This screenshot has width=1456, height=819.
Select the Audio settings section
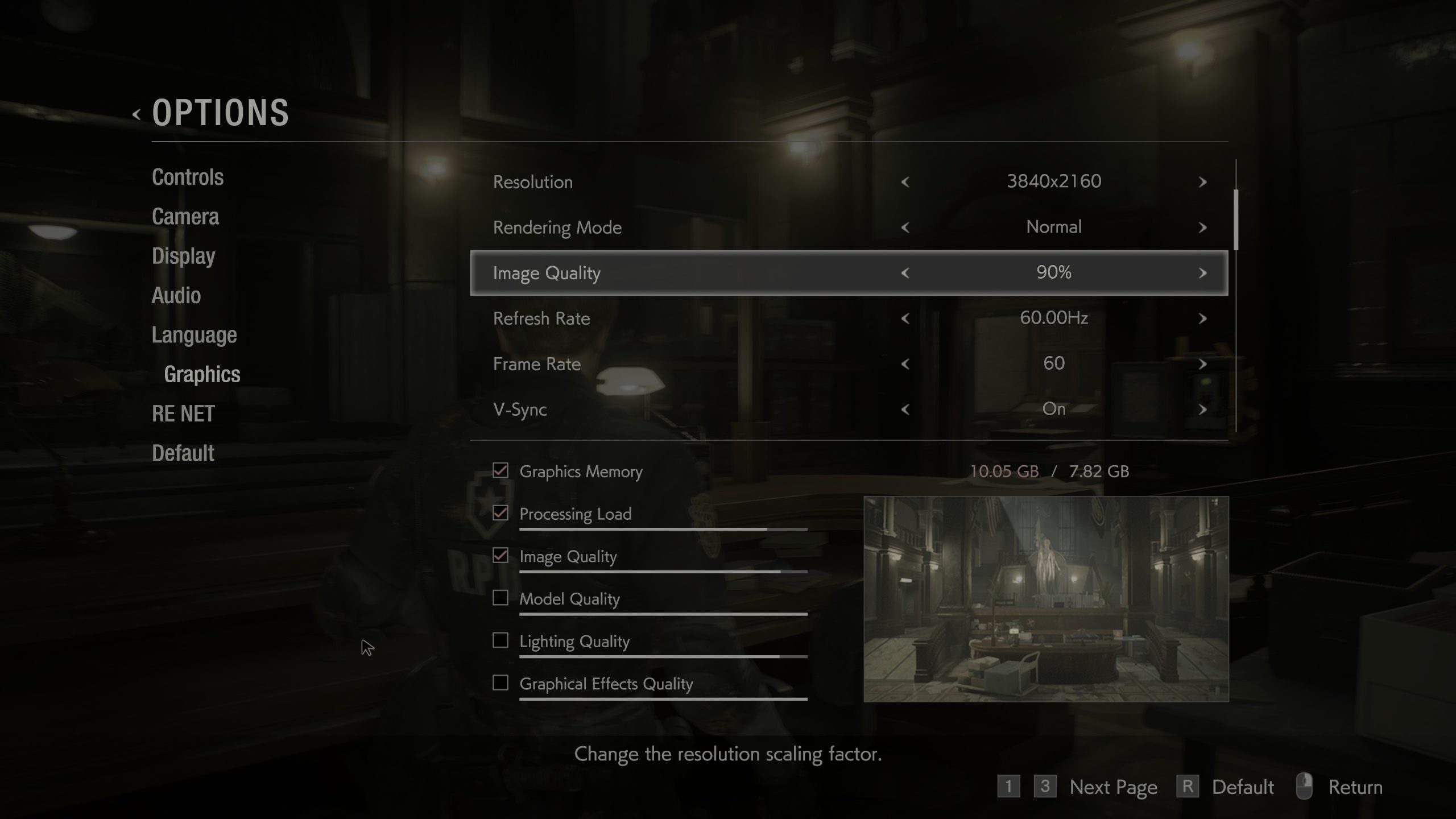(176, 295)
